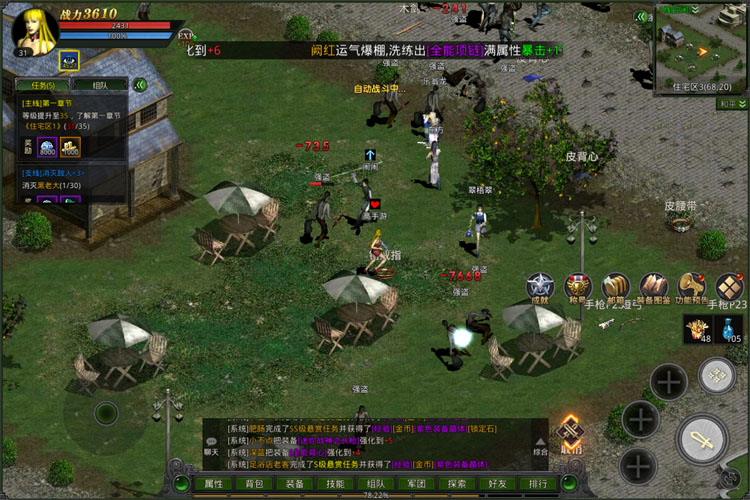Open the 探索 explore menu
750x500 pixels.
coord(457,483)
